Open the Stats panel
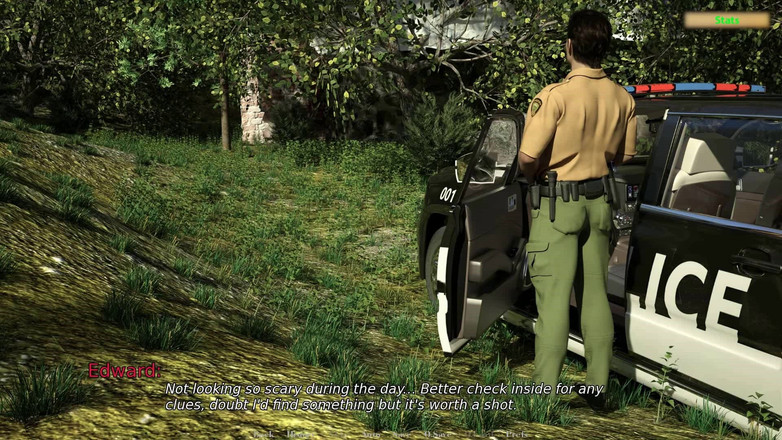 727,19
